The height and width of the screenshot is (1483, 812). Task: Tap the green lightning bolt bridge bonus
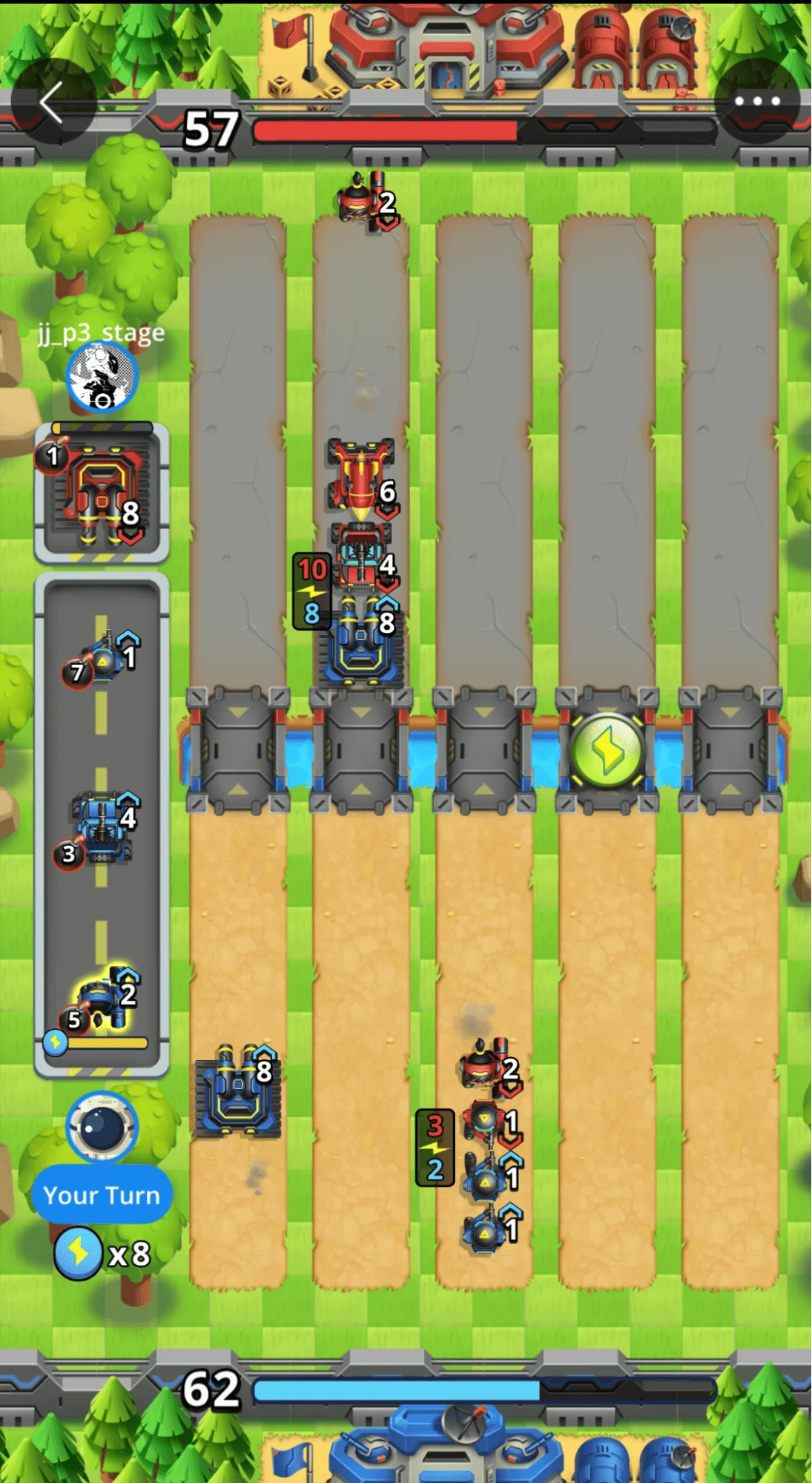tap(607, 750)
